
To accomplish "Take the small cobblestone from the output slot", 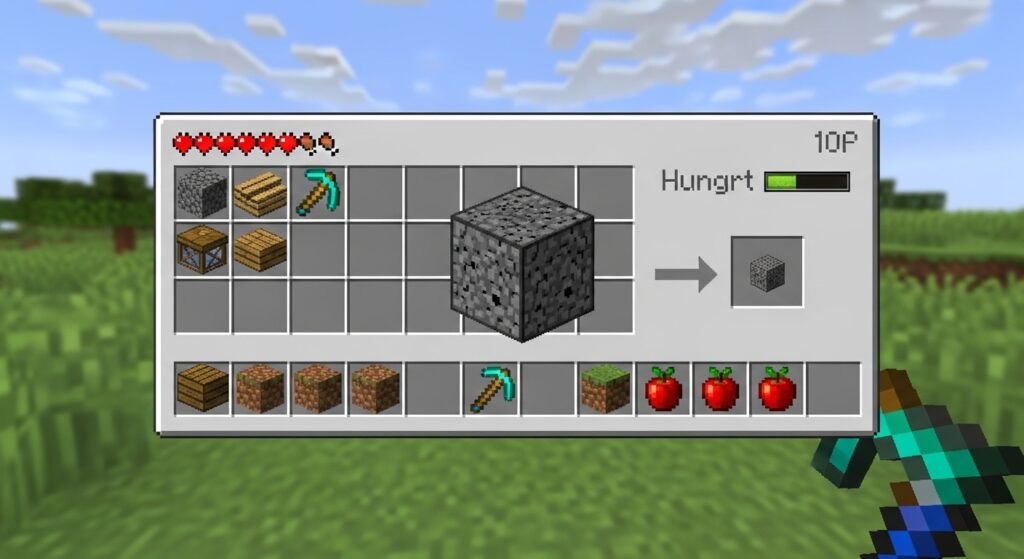I will point(767,272).
